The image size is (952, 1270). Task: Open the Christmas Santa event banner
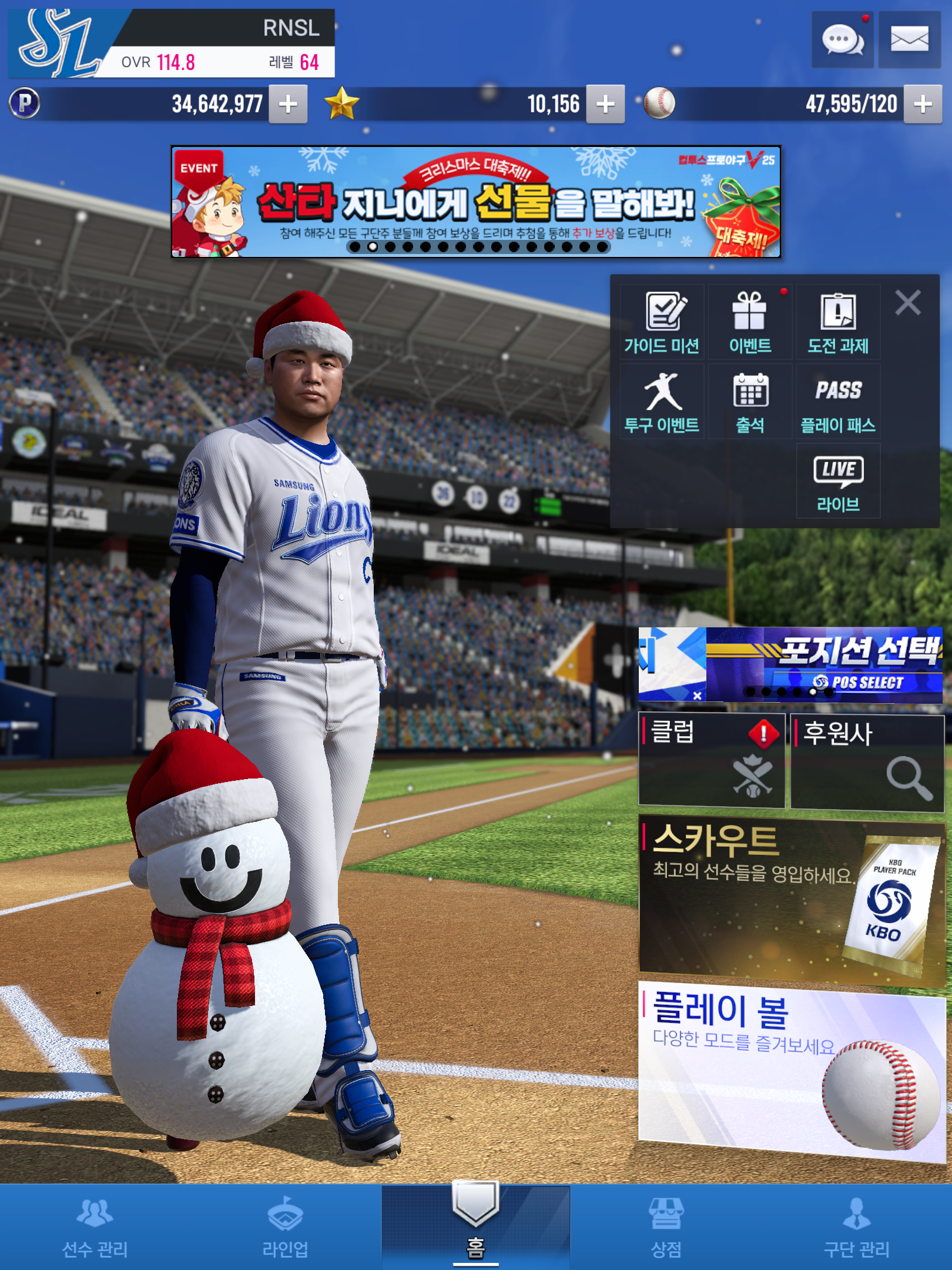point(476,202)
